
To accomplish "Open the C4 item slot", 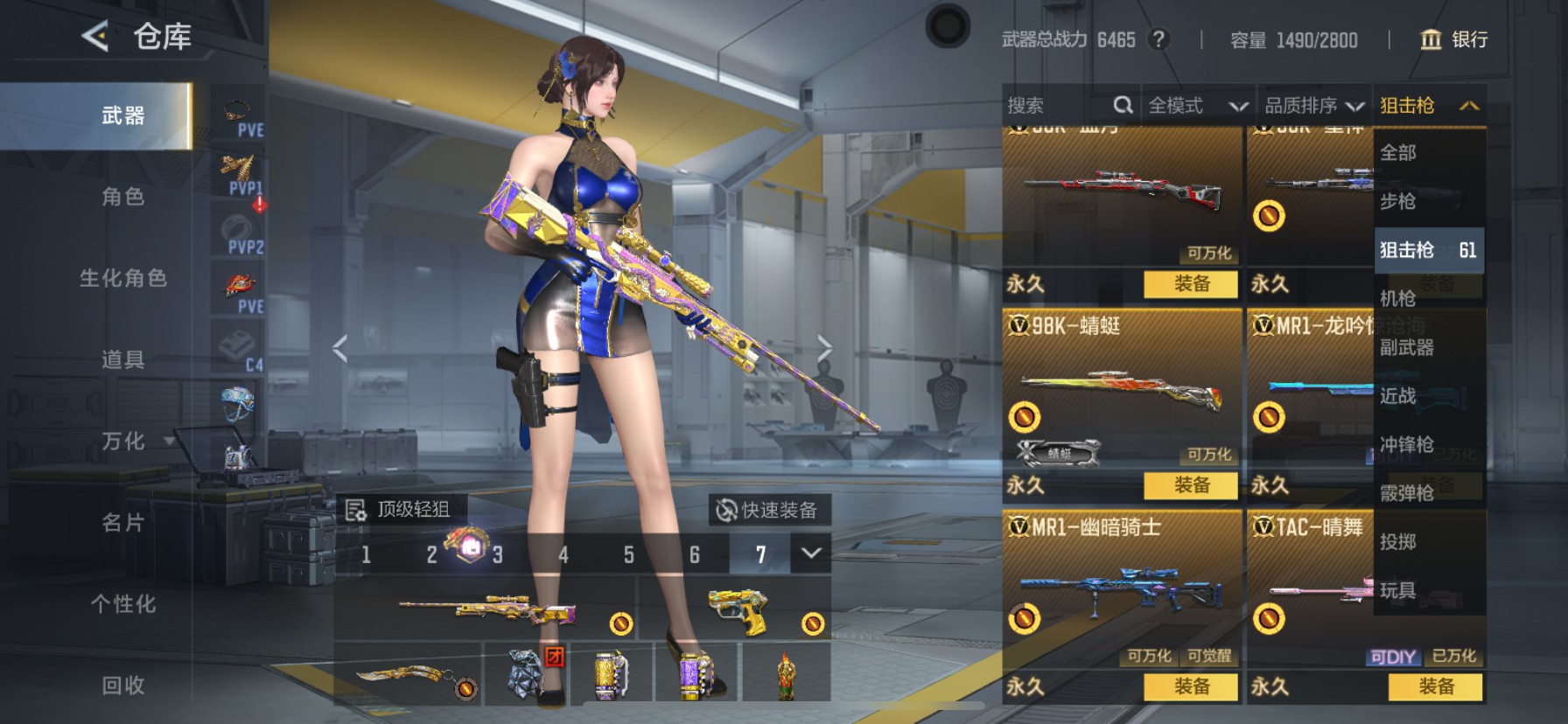I will click(238, 345).
